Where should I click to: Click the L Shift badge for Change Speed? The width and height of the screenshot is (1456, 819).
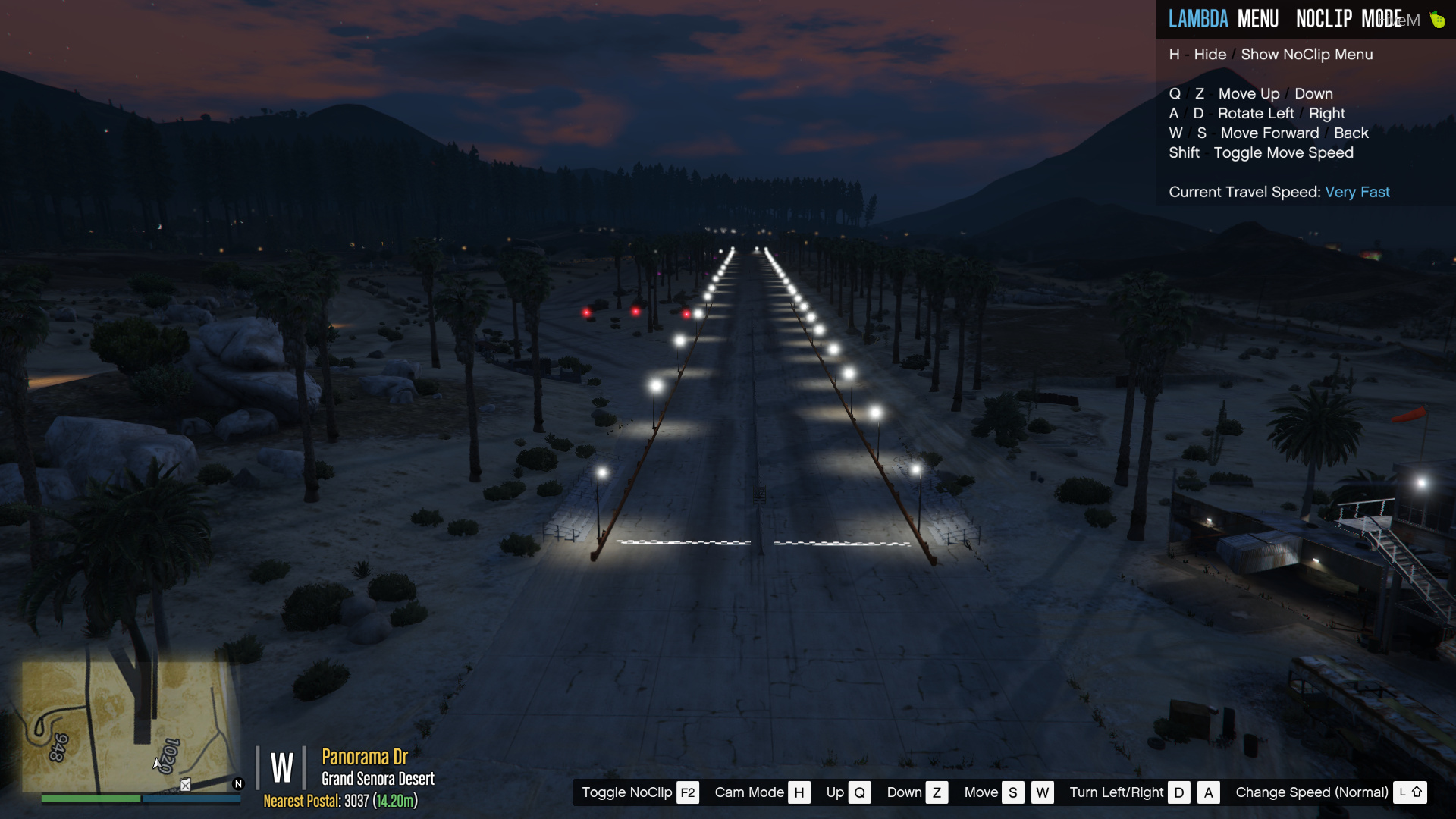[x=1410, y=792]
